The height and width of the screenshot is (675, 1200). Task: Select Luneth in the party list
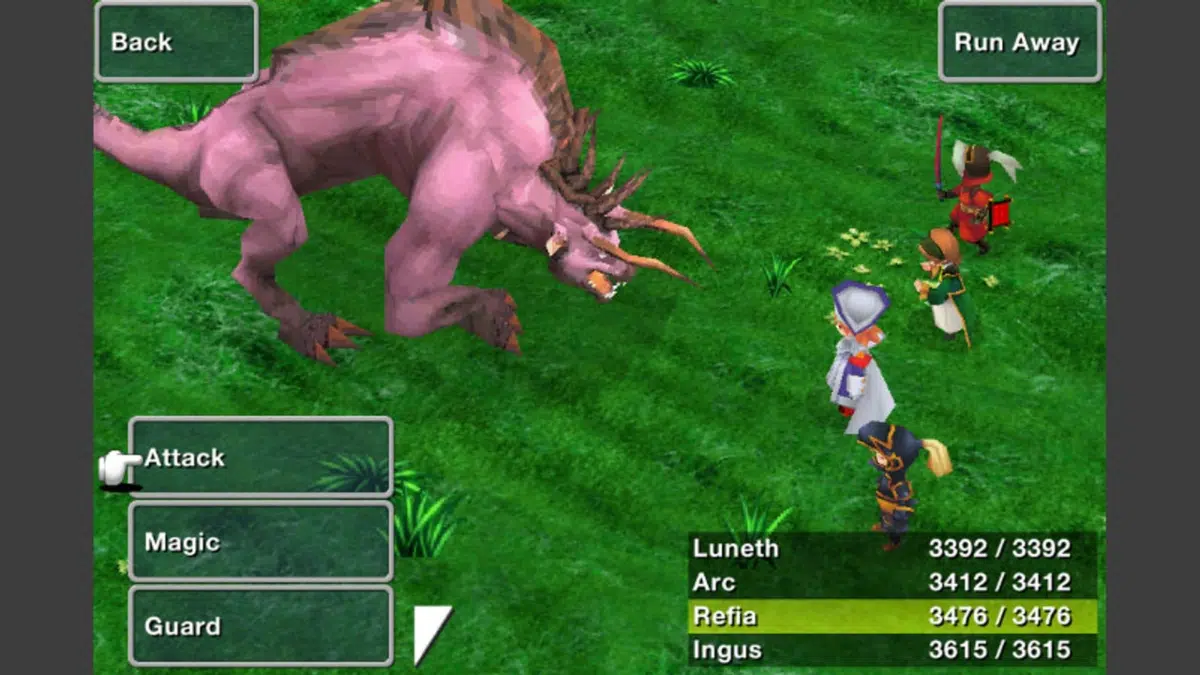(892, 548)
